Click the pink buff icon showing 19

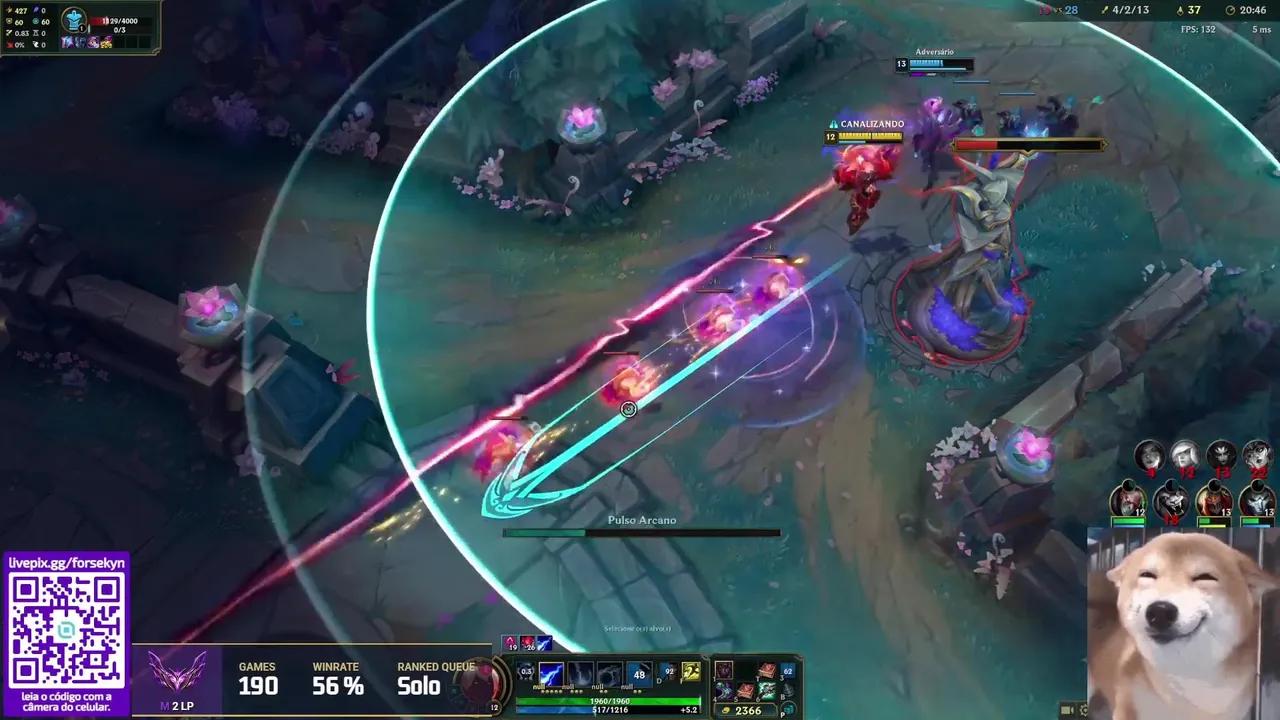[510, 643]
